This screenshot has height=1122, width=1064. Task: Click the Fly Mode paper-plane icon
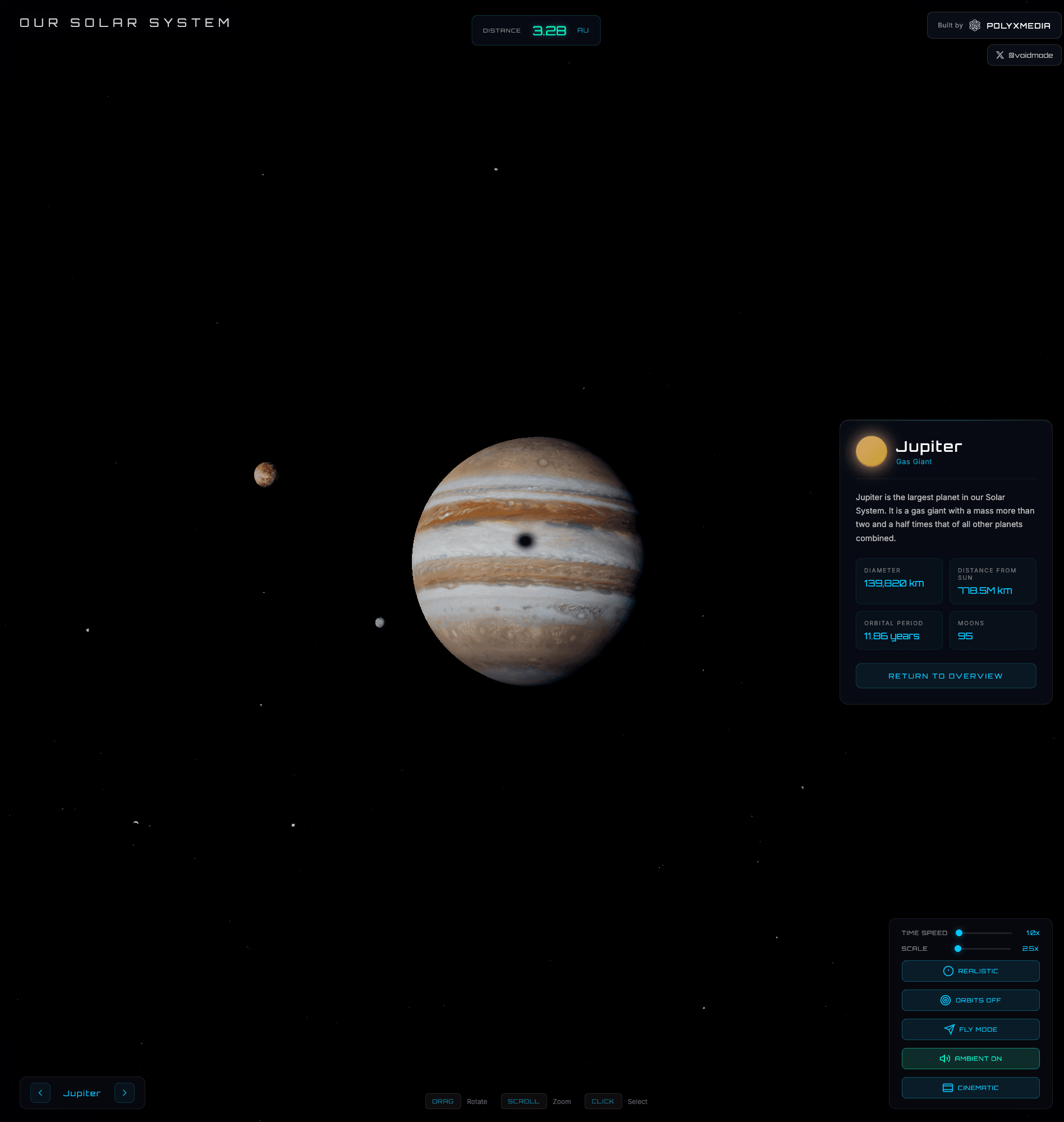pos(950,1029)
